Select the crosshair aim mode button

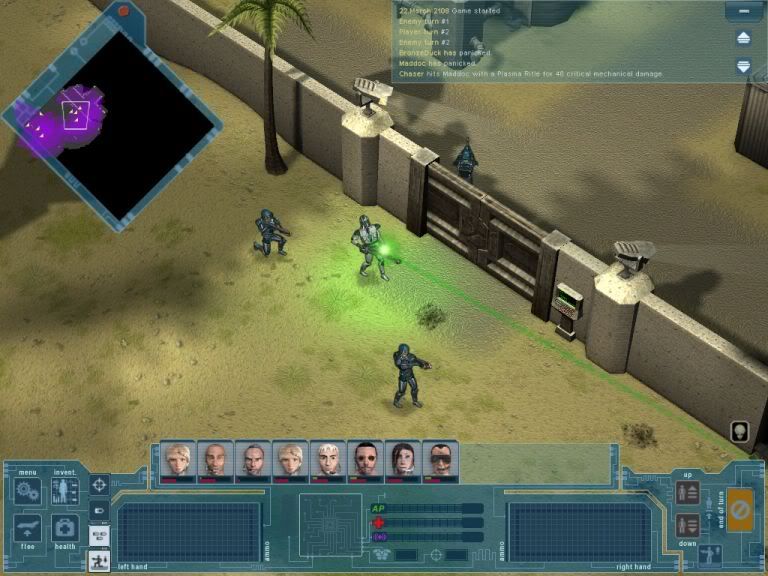pyautogui.click(x=99, y=485)
